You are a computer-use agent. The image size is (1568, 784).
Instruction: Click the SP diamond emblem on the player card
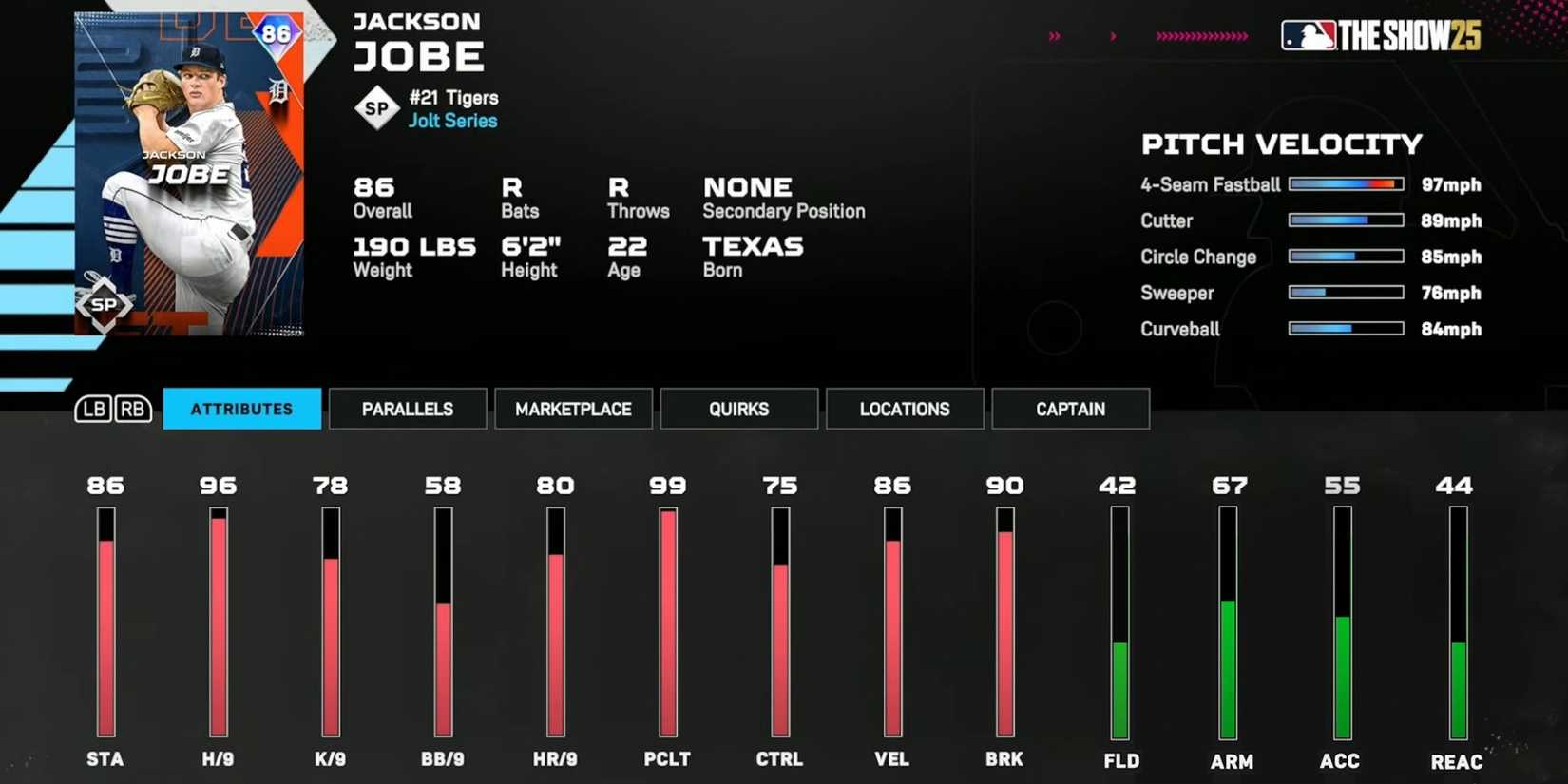pos(106,306)
